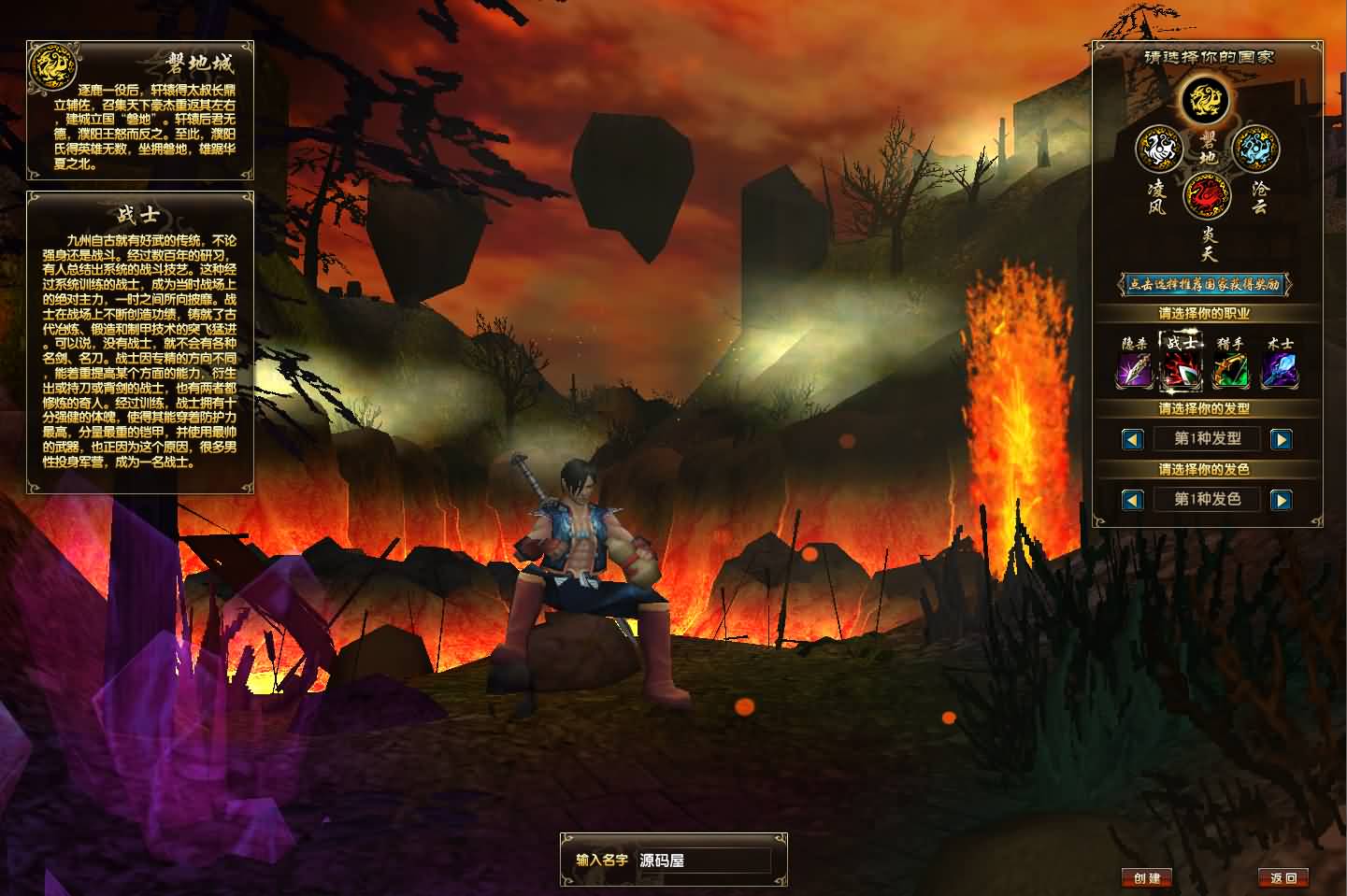Focus the character name input field
The image size is (1347, 896).
click(704, 860)
